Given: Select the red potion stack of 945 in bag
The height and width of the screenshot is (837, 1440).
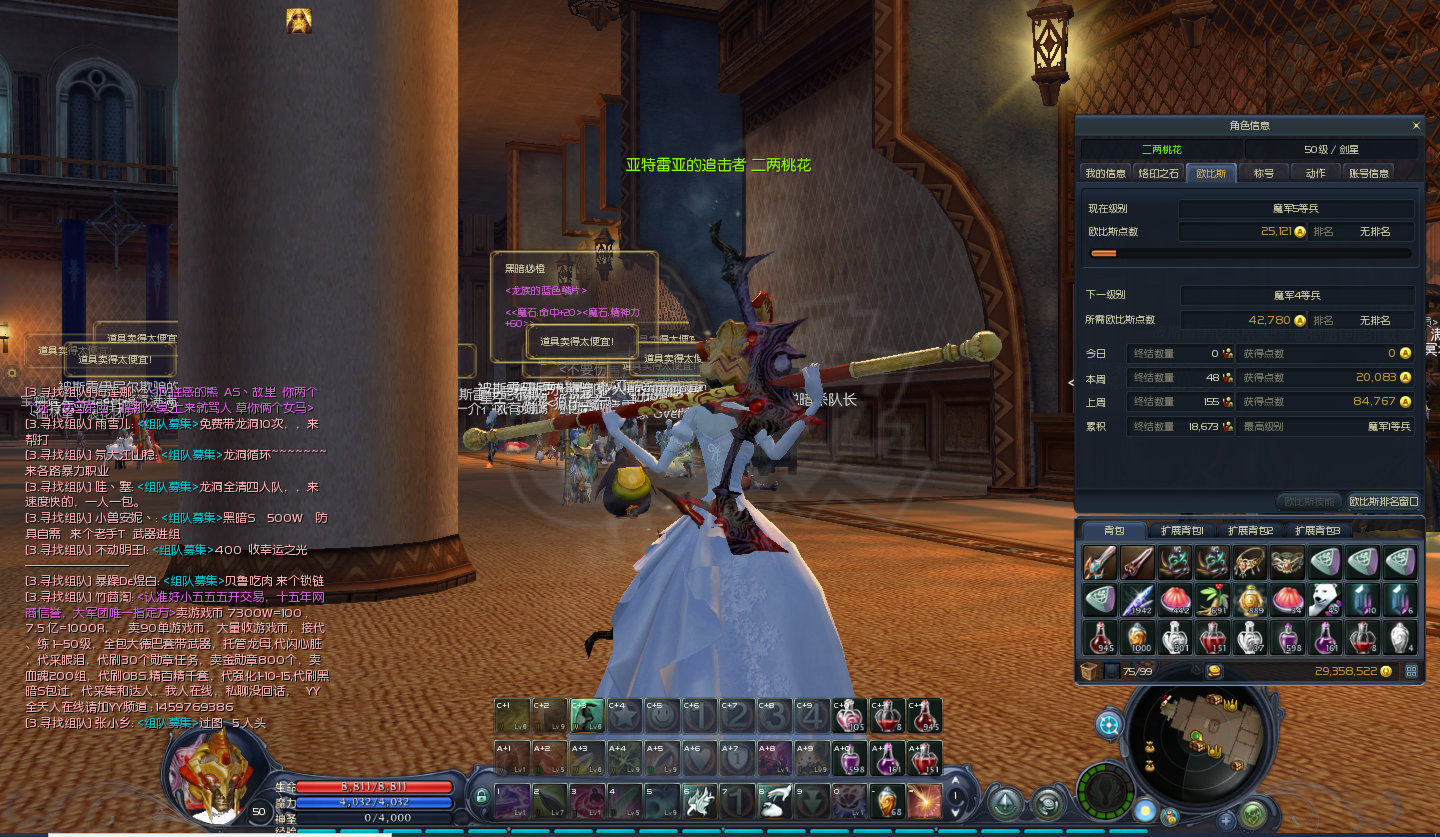Looking at the screenshot, I should click(1100, 637).
